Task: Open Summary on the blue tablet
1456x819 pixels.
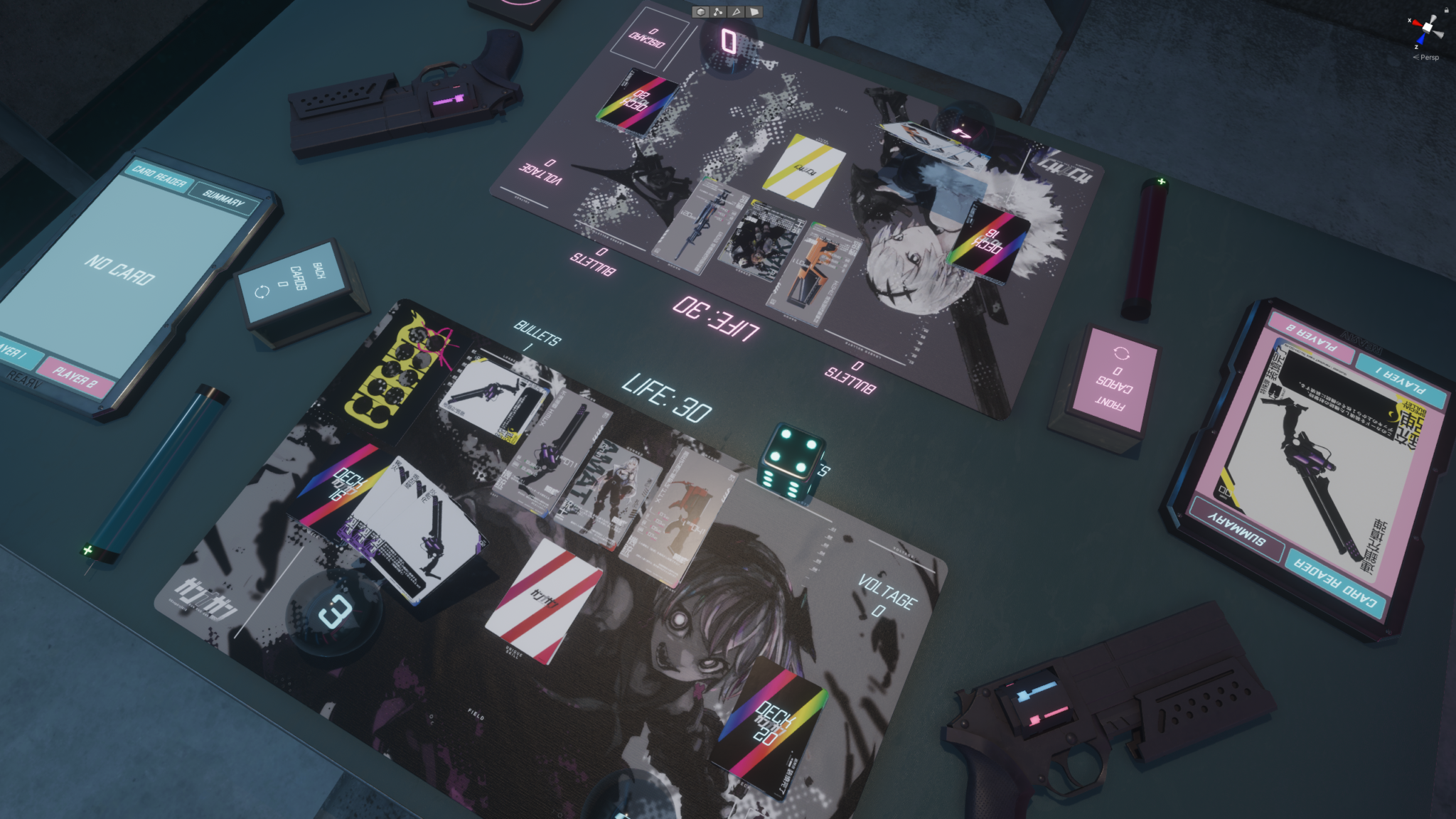Action: (x=223, y=198)
